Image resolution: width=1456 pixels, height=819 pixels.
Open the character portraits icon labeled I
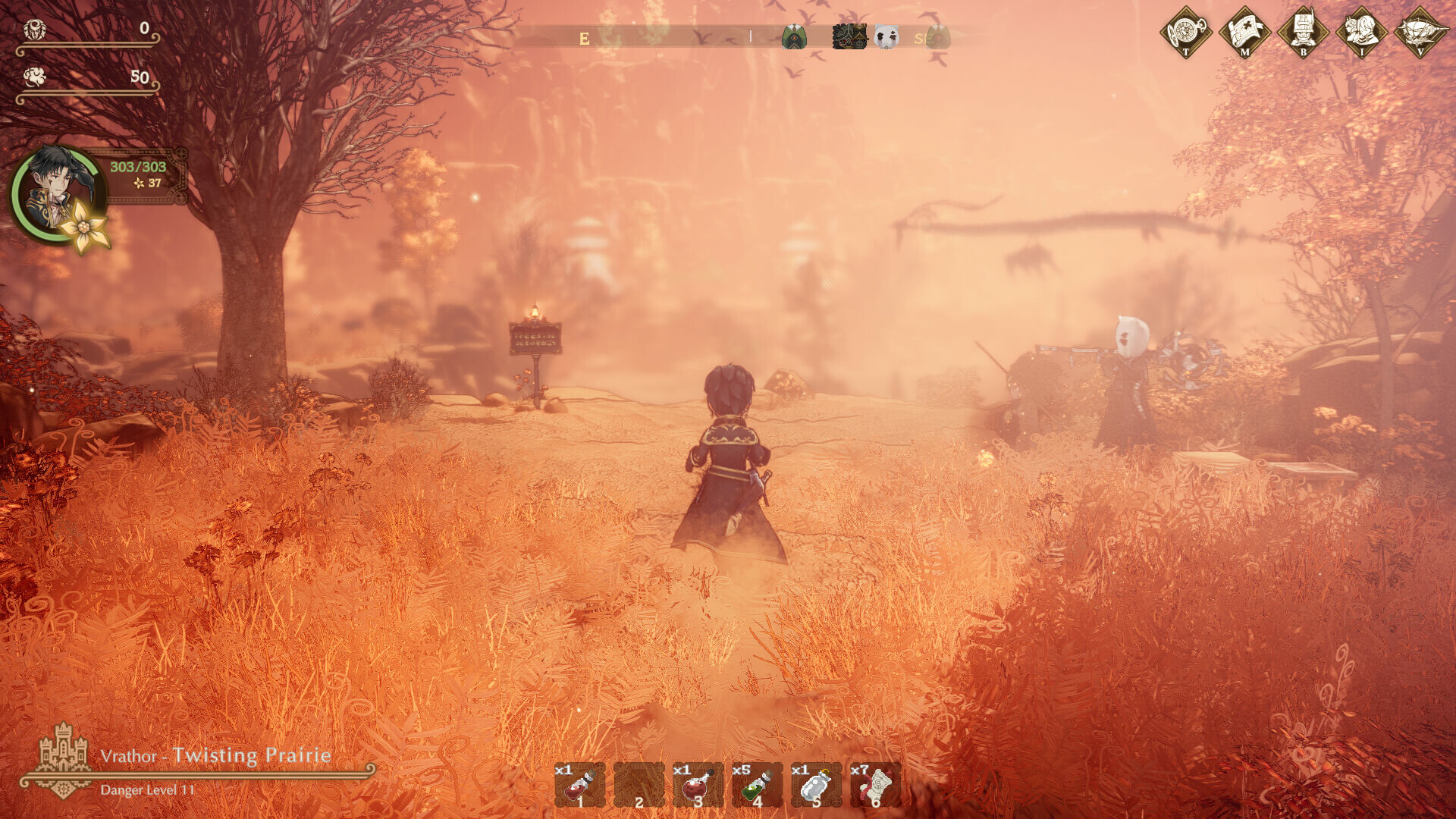point(1362,32)
